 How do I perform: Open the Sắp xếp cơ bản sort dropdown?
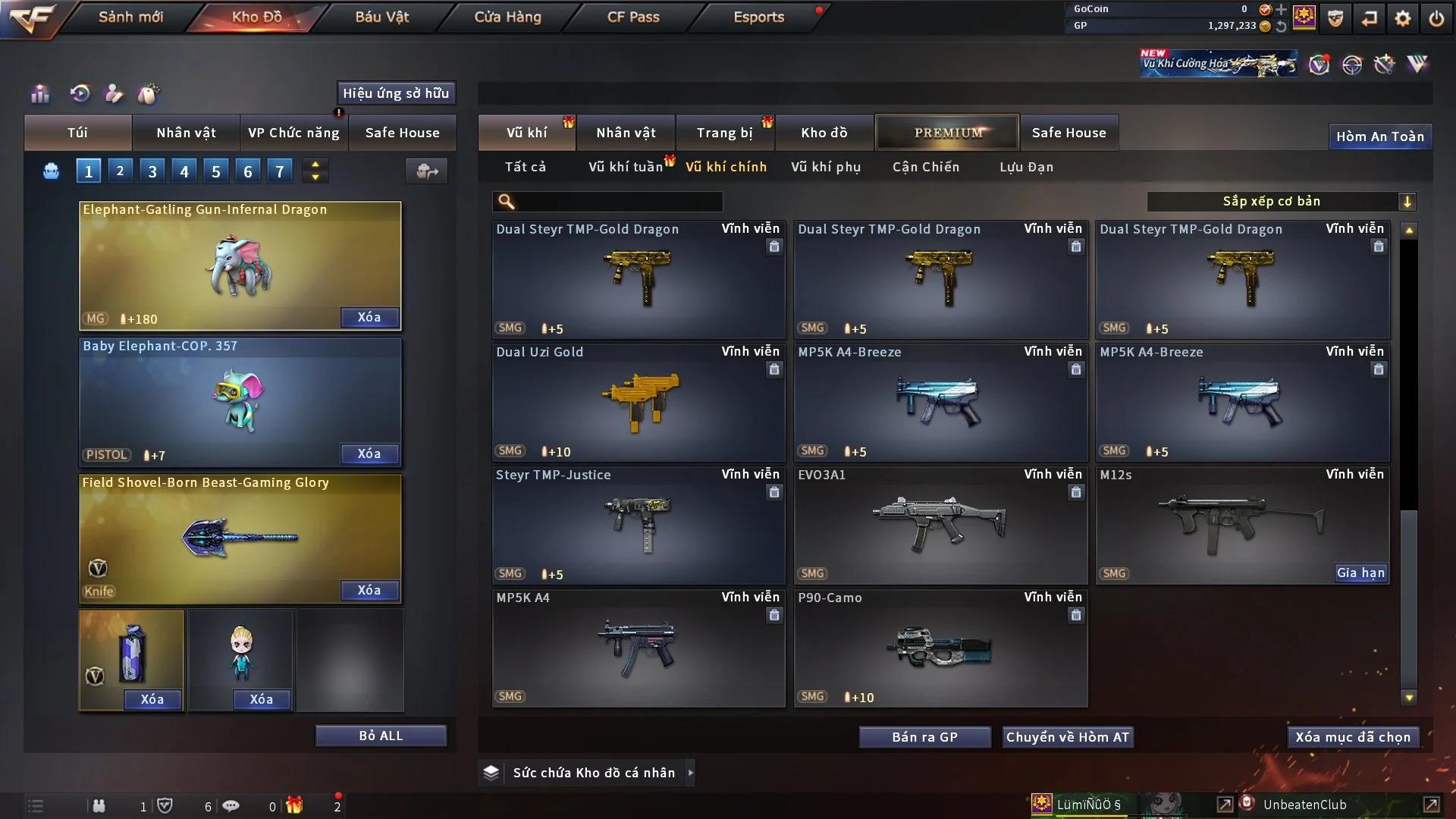click(1281, 202)
